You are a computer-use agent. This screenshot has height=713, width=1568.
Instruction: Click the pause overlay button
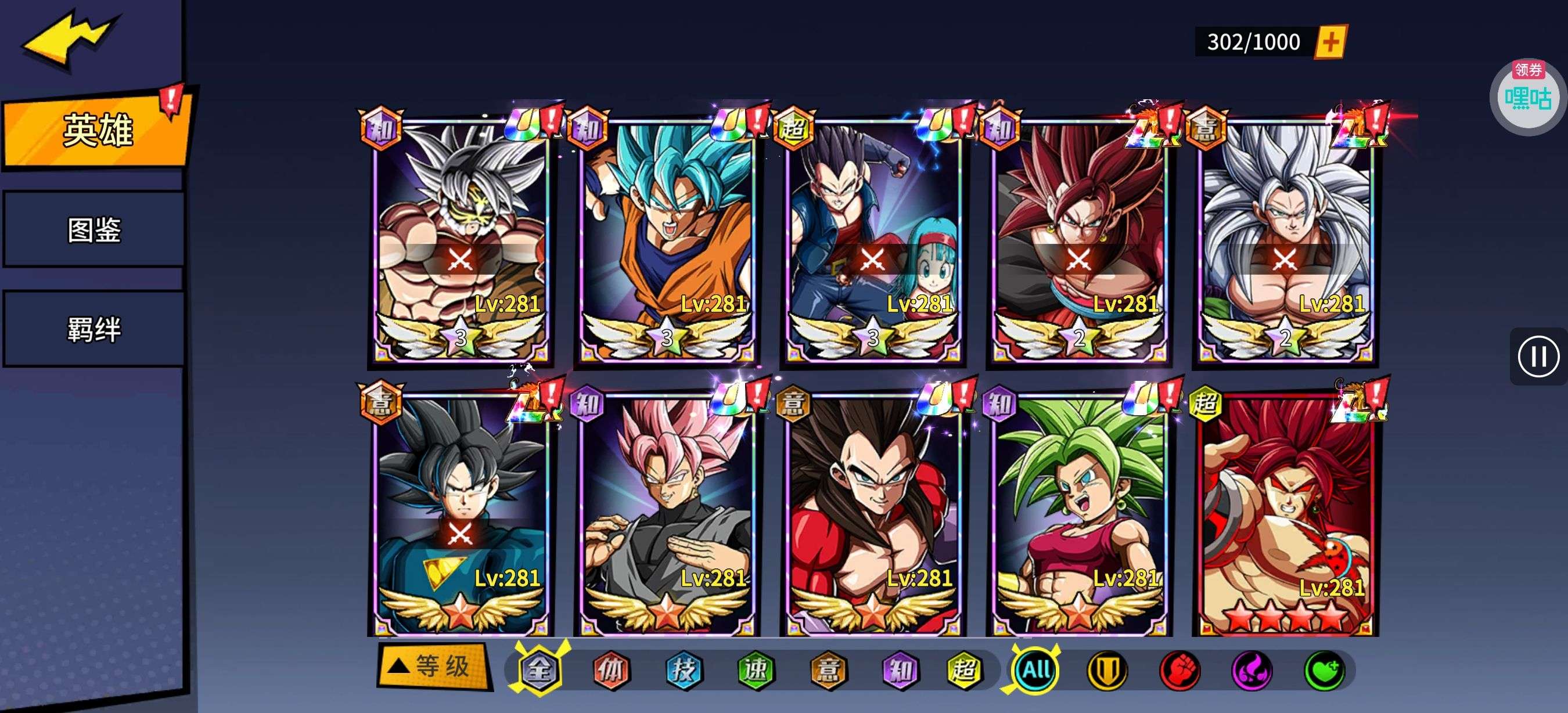[1538, 356]
